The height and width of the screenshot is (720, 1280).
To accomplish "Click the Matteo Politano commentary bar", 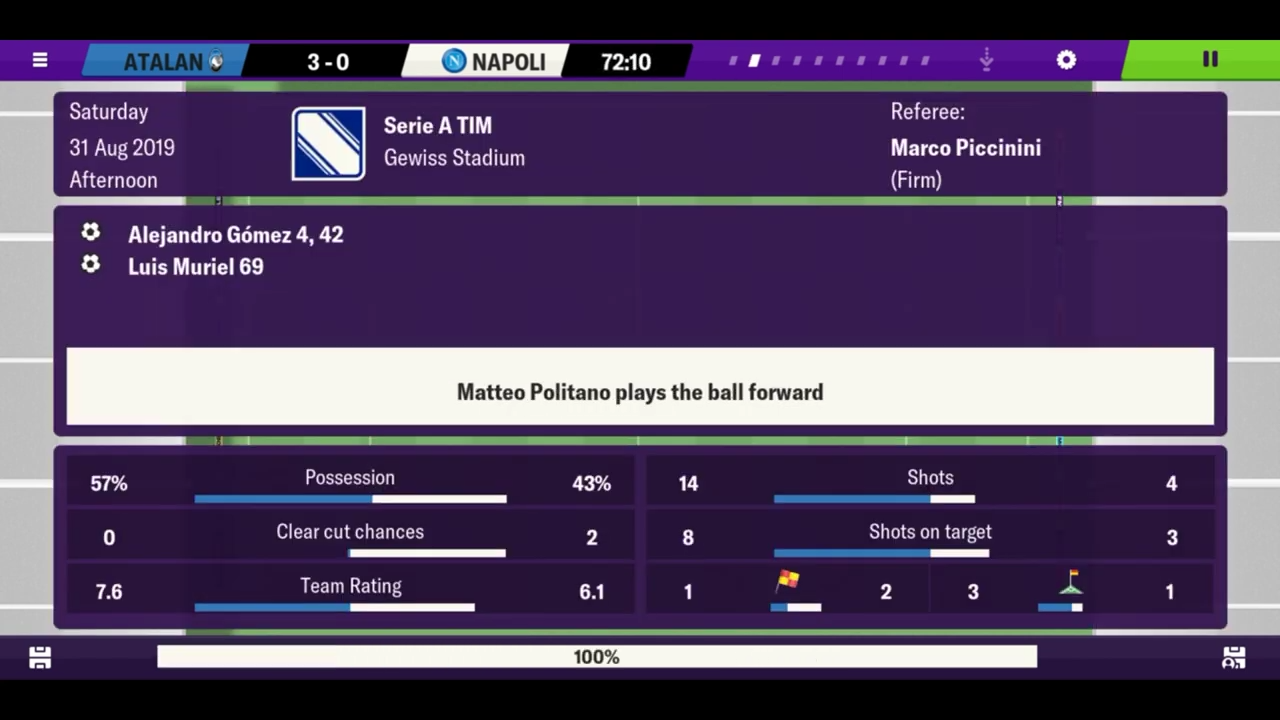I will click(x=640, y=392).
